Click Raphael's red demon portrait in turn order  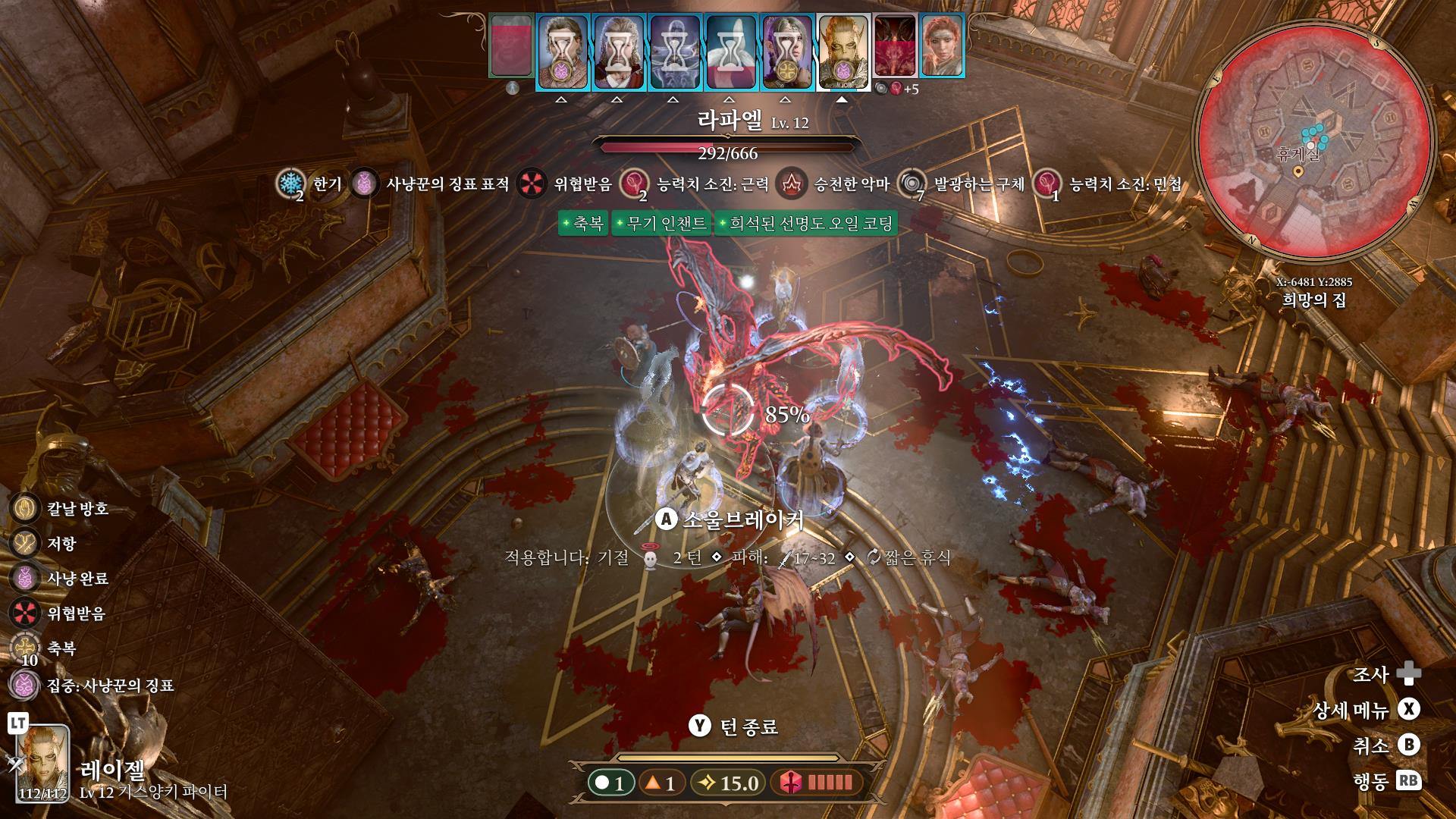895,47
